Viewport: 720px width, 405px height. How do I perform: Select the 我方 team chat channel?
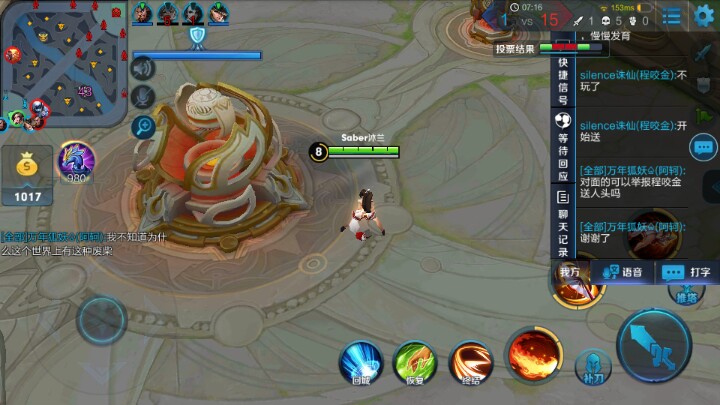[569, 271]
